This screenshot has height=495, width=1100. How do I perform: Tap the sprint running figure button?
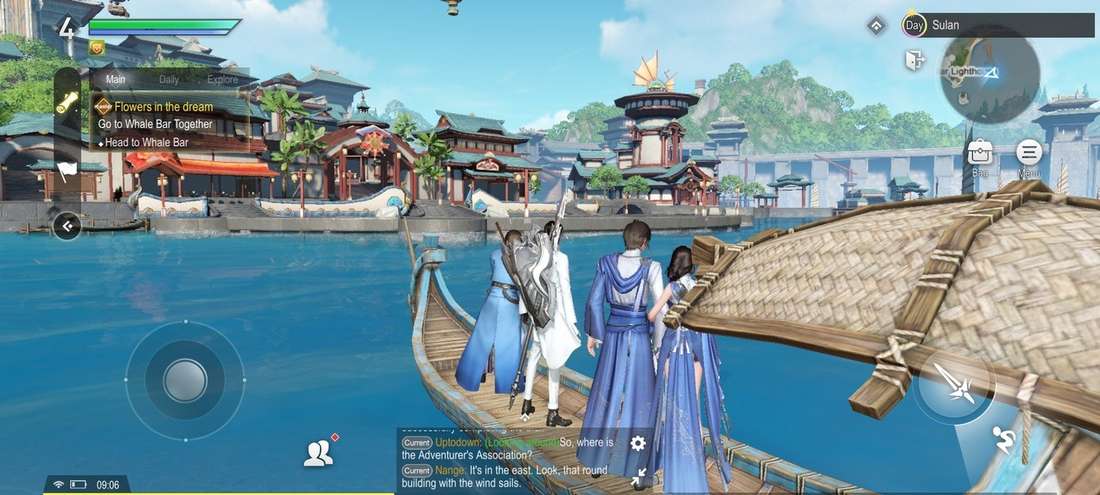click(1004, 438)
